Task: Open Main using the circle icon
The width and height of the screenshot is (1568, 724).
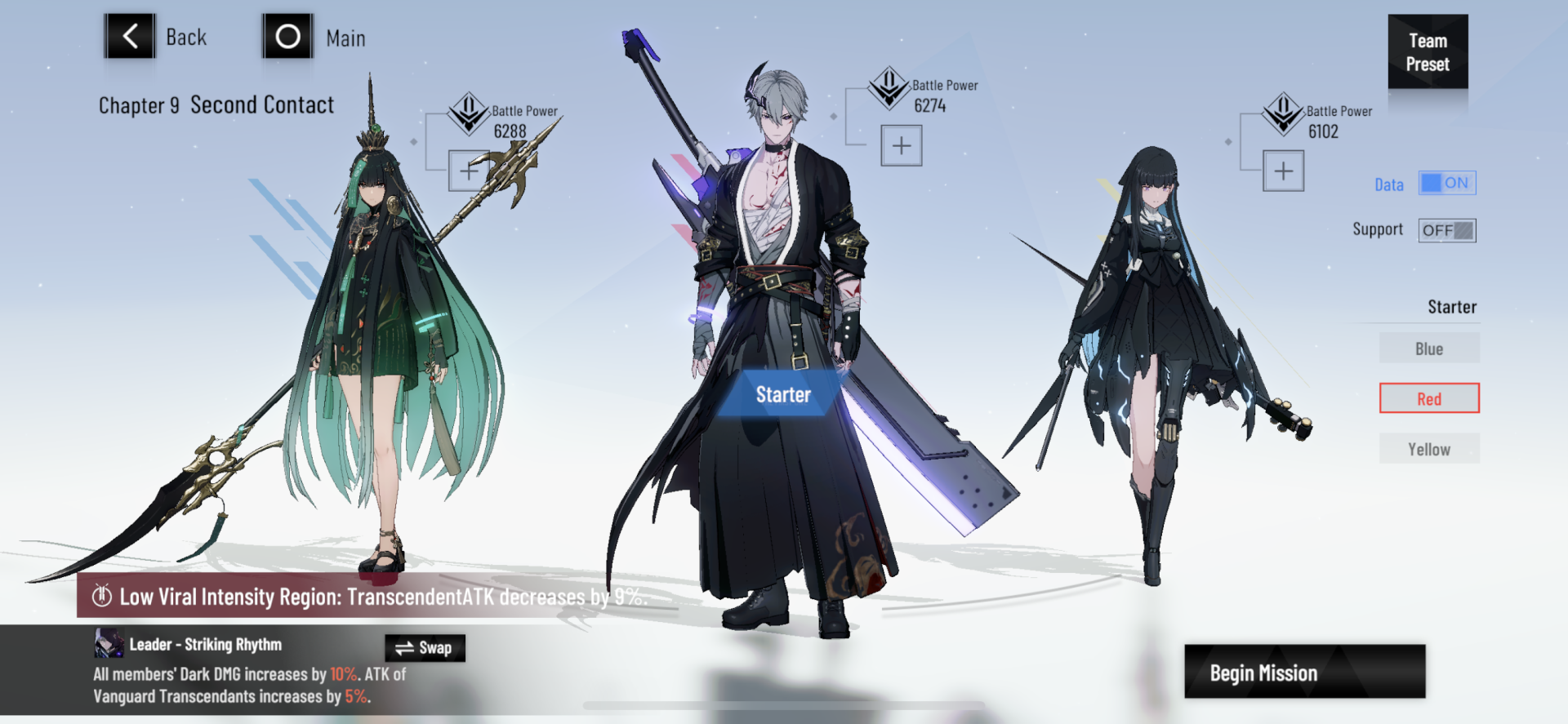Action: 287,36
